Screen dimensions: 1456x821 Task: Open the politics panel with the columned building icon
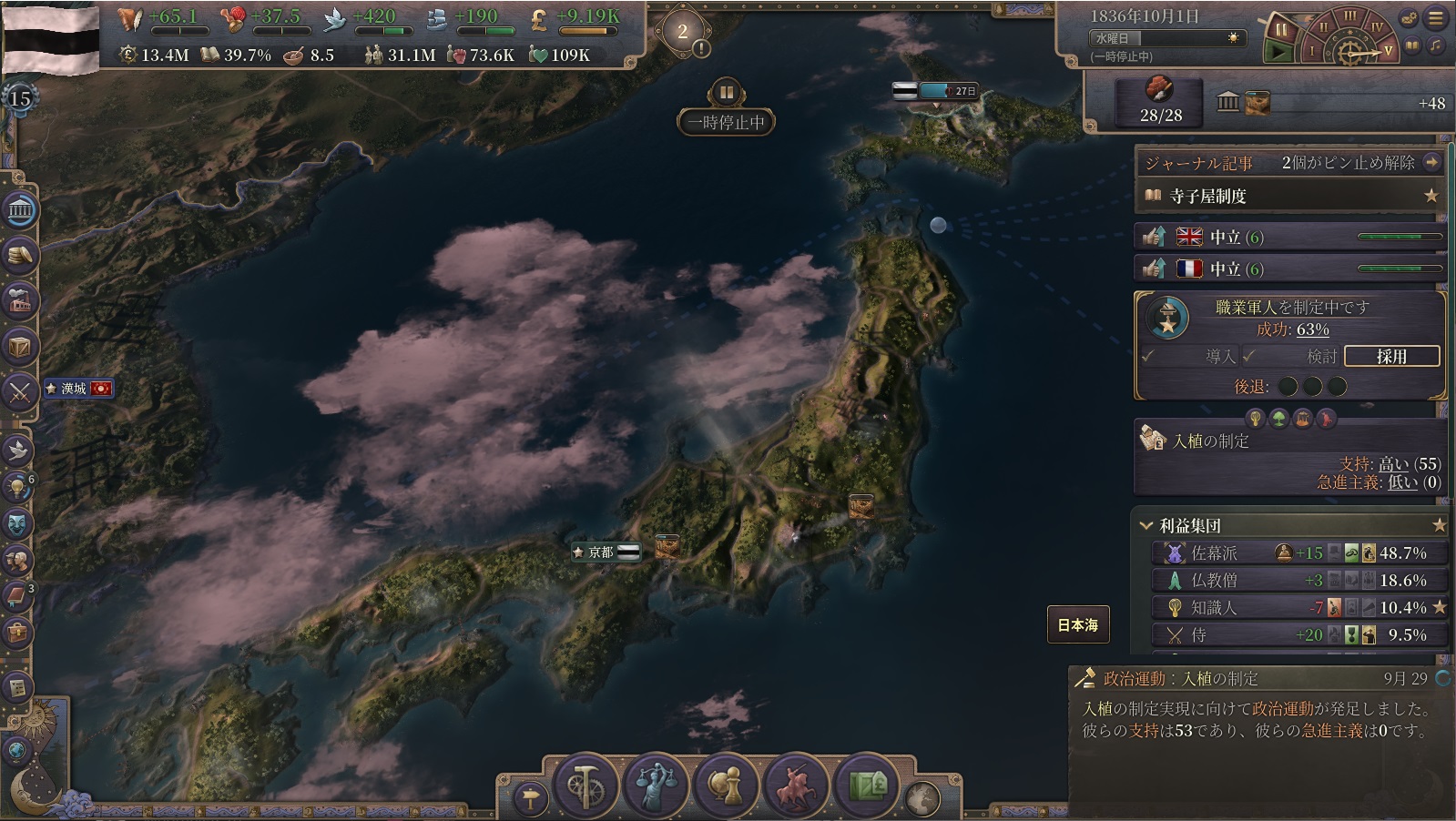pos(20,211)
